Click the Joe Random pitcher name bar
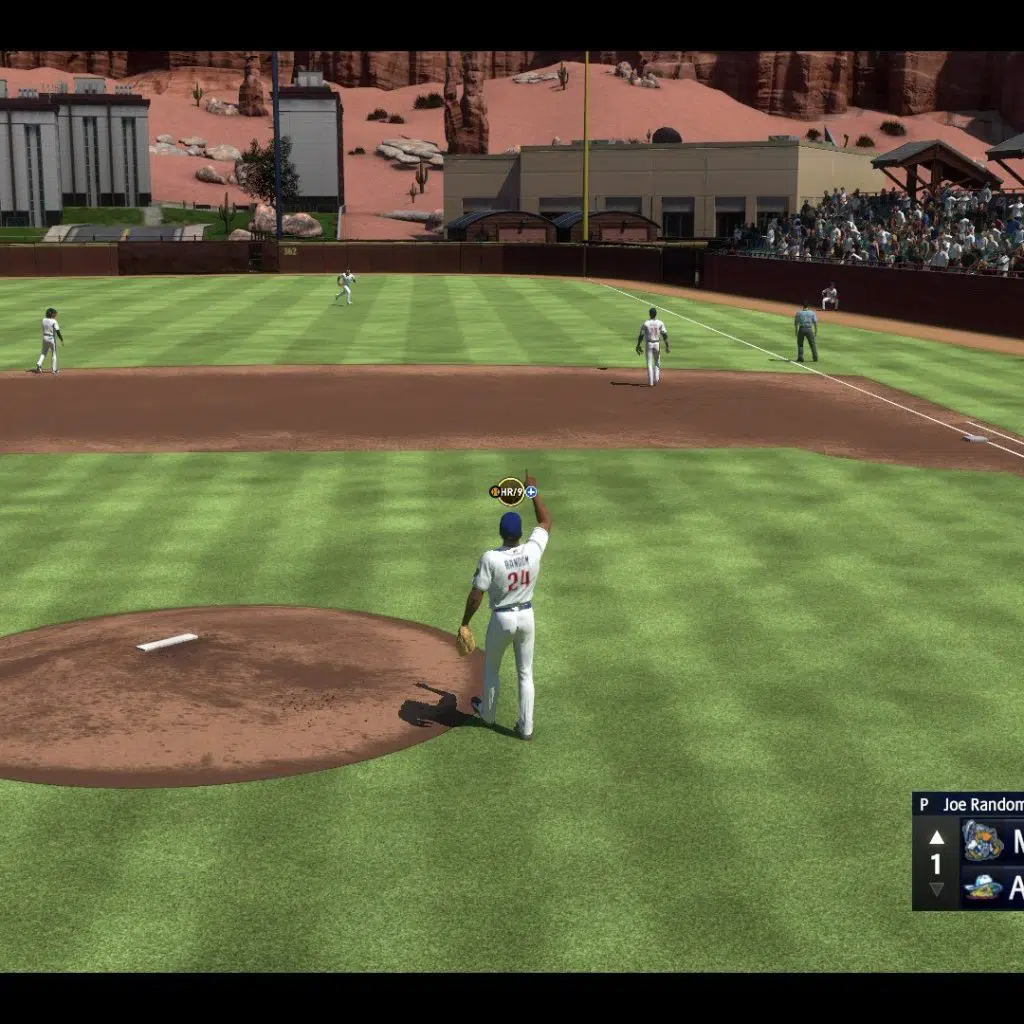The width and height of the screenshot is (1024, 1024). (970, 804)
